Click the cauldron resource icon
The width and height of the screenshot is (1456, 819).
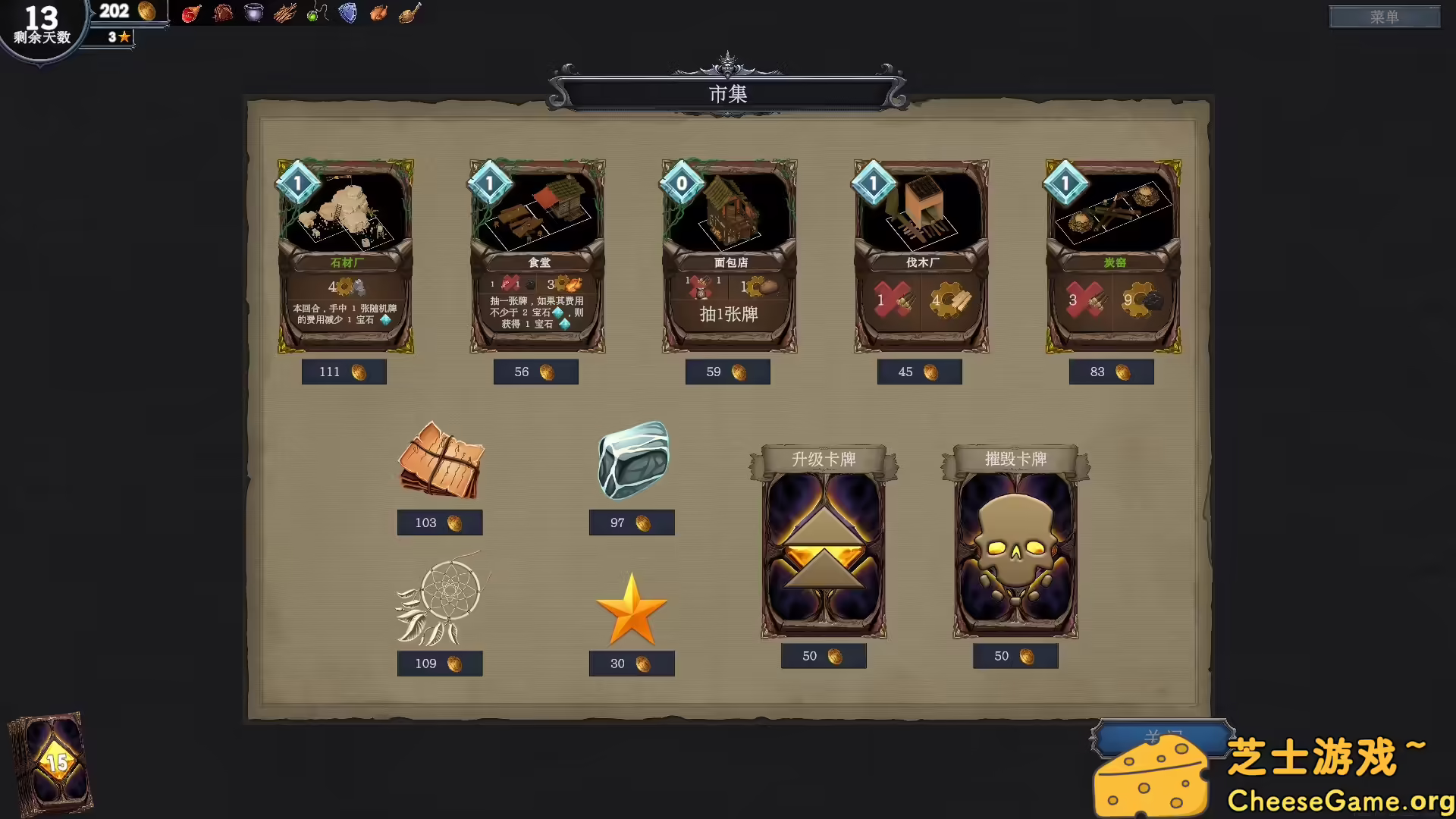(x=254, y=12)
